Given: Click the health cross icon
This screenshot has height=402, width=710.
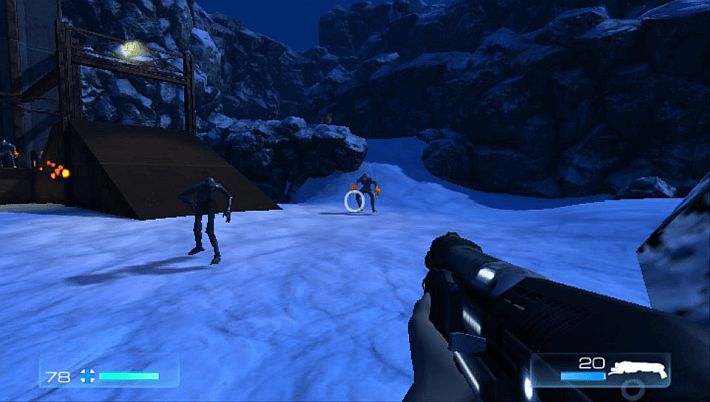Looking at the screenshot, I should pyautogui.click(x=87, y=376).
